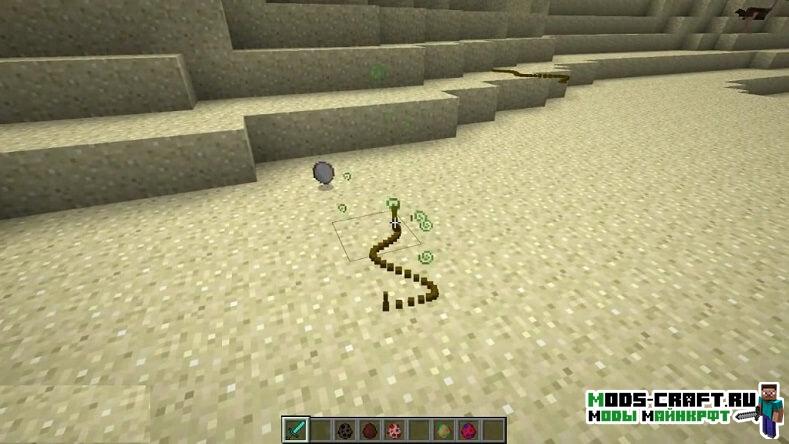
Task: Choose the red and purple spawn egg
Action: 467,431
